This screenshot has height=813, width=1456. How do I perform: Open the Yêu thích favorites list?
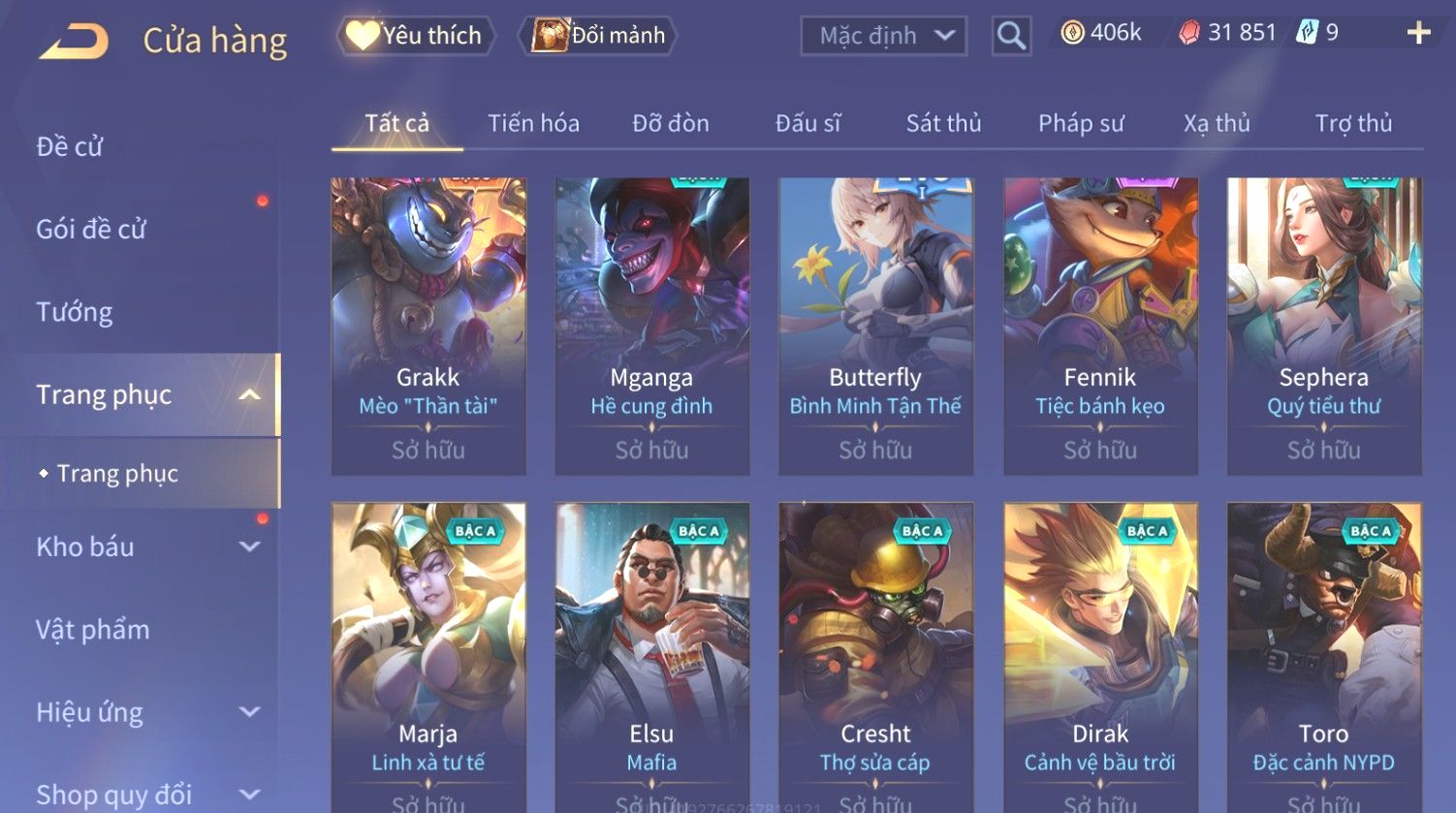(416, 36)
